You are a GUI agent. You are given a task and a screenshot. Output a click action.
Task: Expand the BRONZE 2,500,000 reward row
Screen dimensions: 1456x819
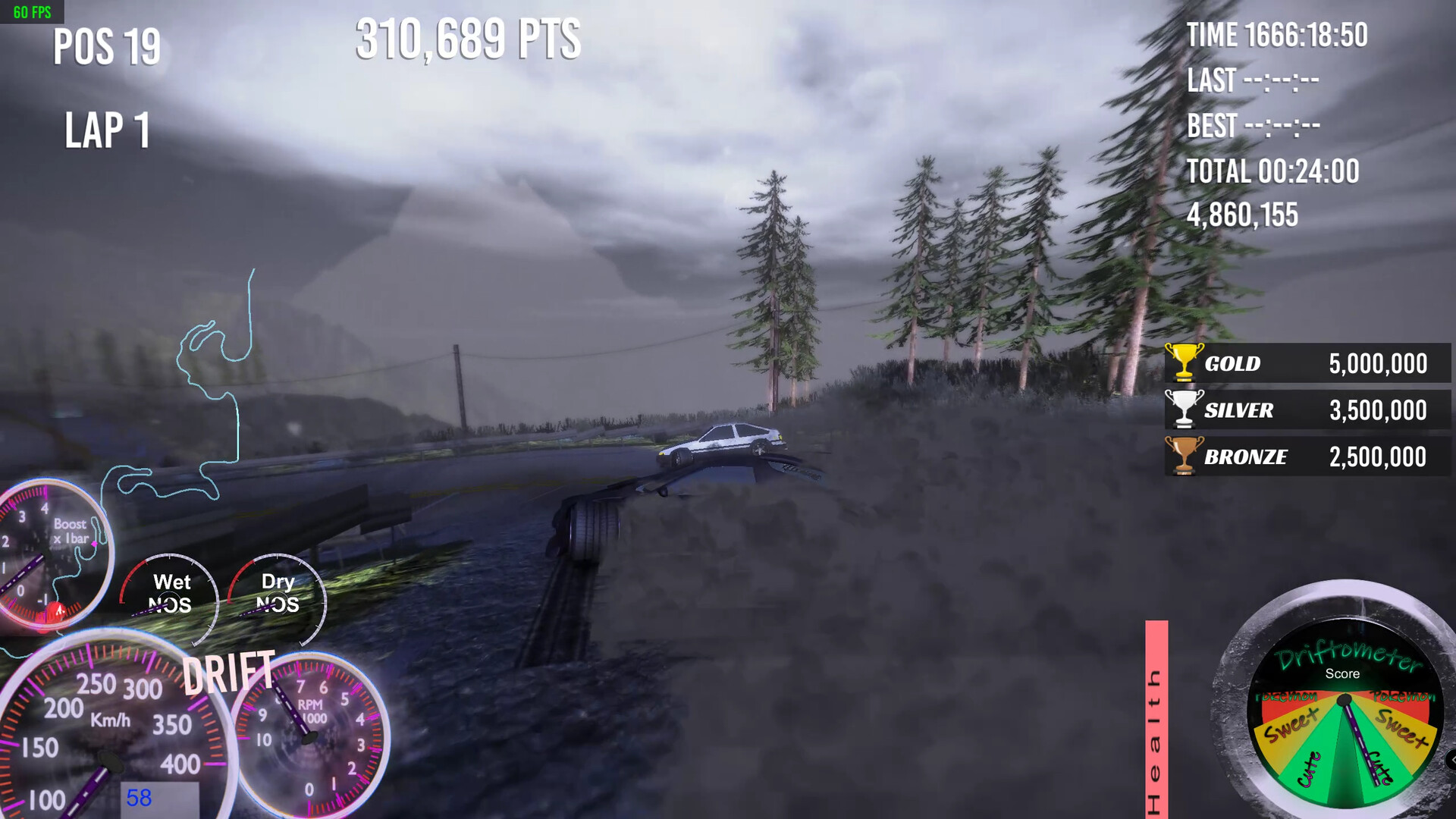[1308, 457]
